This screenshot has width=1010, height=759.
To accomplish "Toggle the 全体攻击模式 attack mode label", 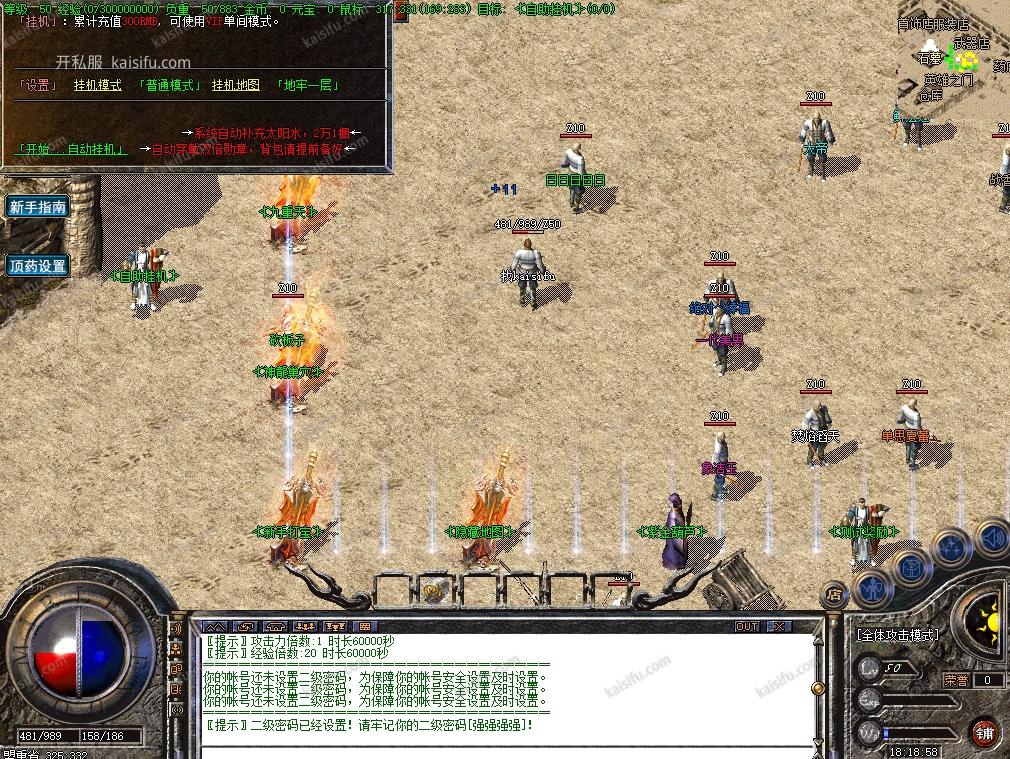I will [x=896, y=634].
